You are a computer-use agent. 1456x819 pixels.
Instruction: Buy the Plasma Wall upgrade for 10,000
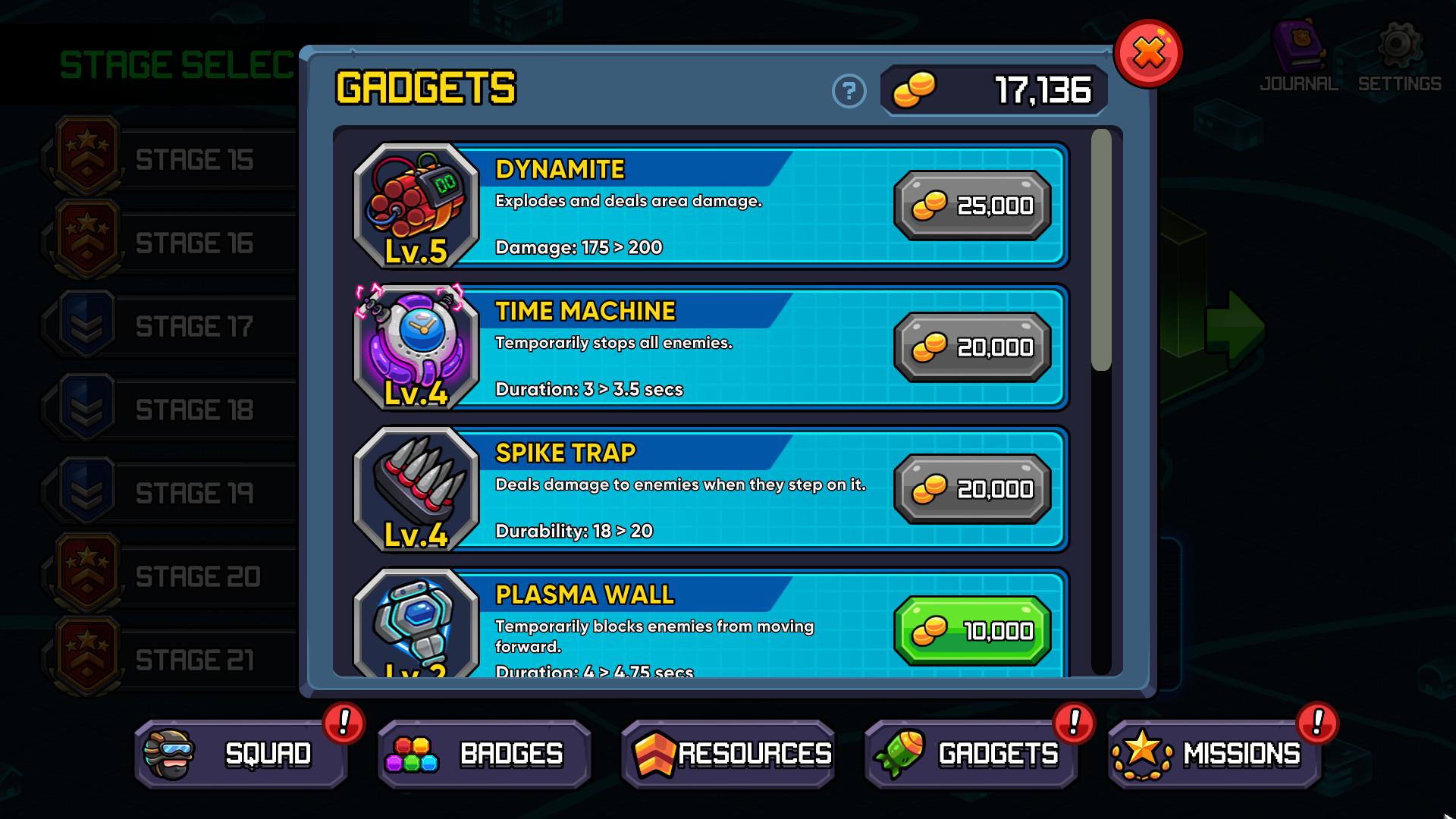click(x=973, y=629)
